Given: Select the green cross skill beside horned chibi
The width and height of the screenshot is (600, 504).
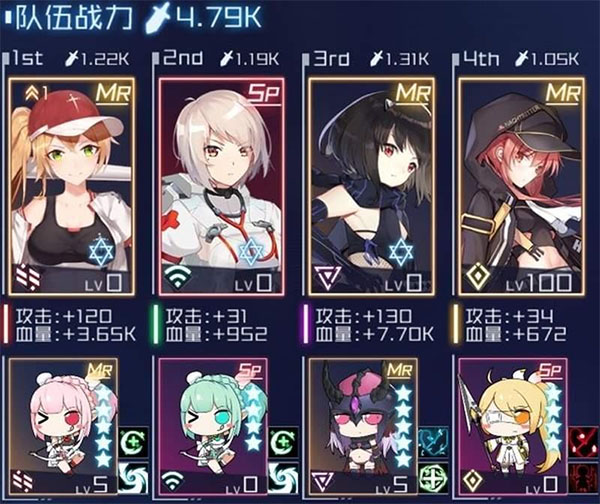Looking at the screenshot, I should 433,475.
